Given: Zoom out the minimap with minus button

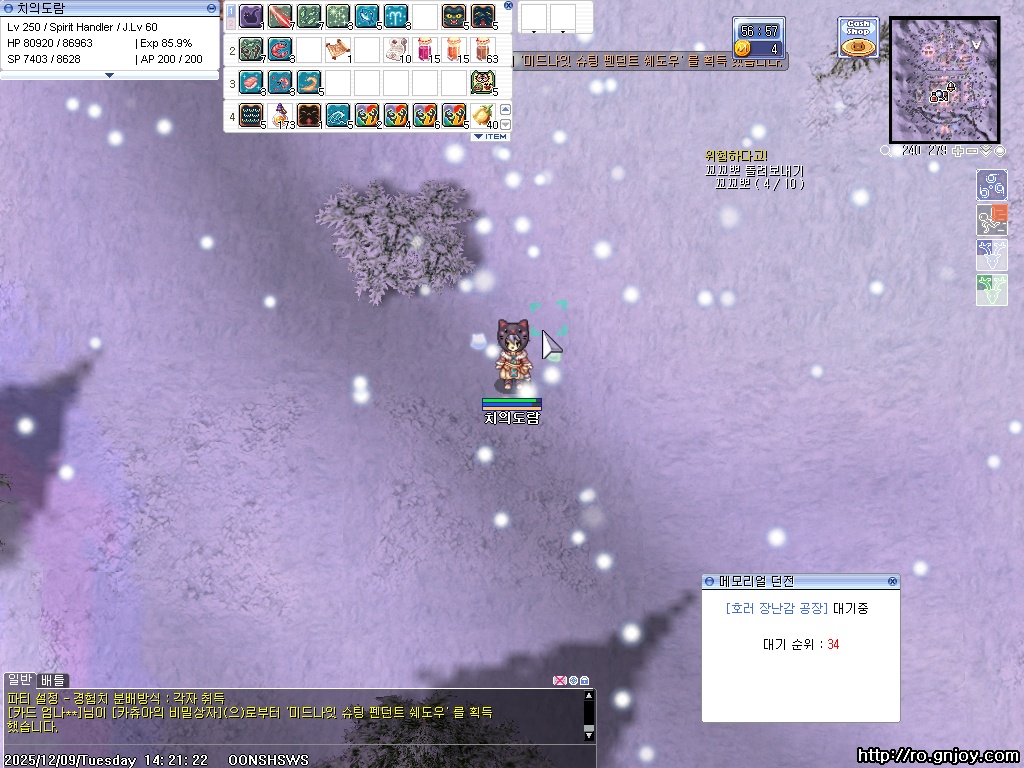Looking at the screenshot, I should click(x=973, y=151).
